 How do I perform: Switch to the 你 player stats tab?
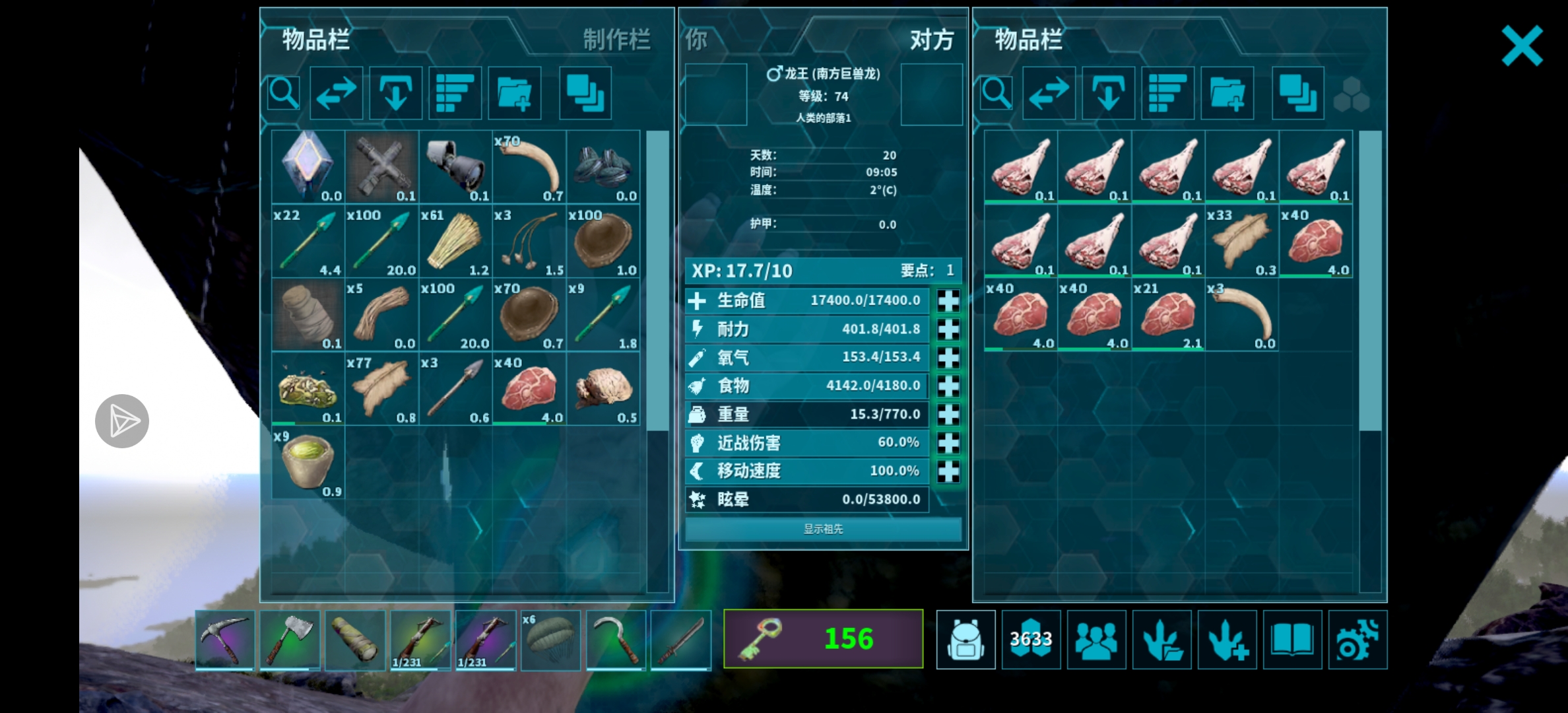tap(696, 40)
